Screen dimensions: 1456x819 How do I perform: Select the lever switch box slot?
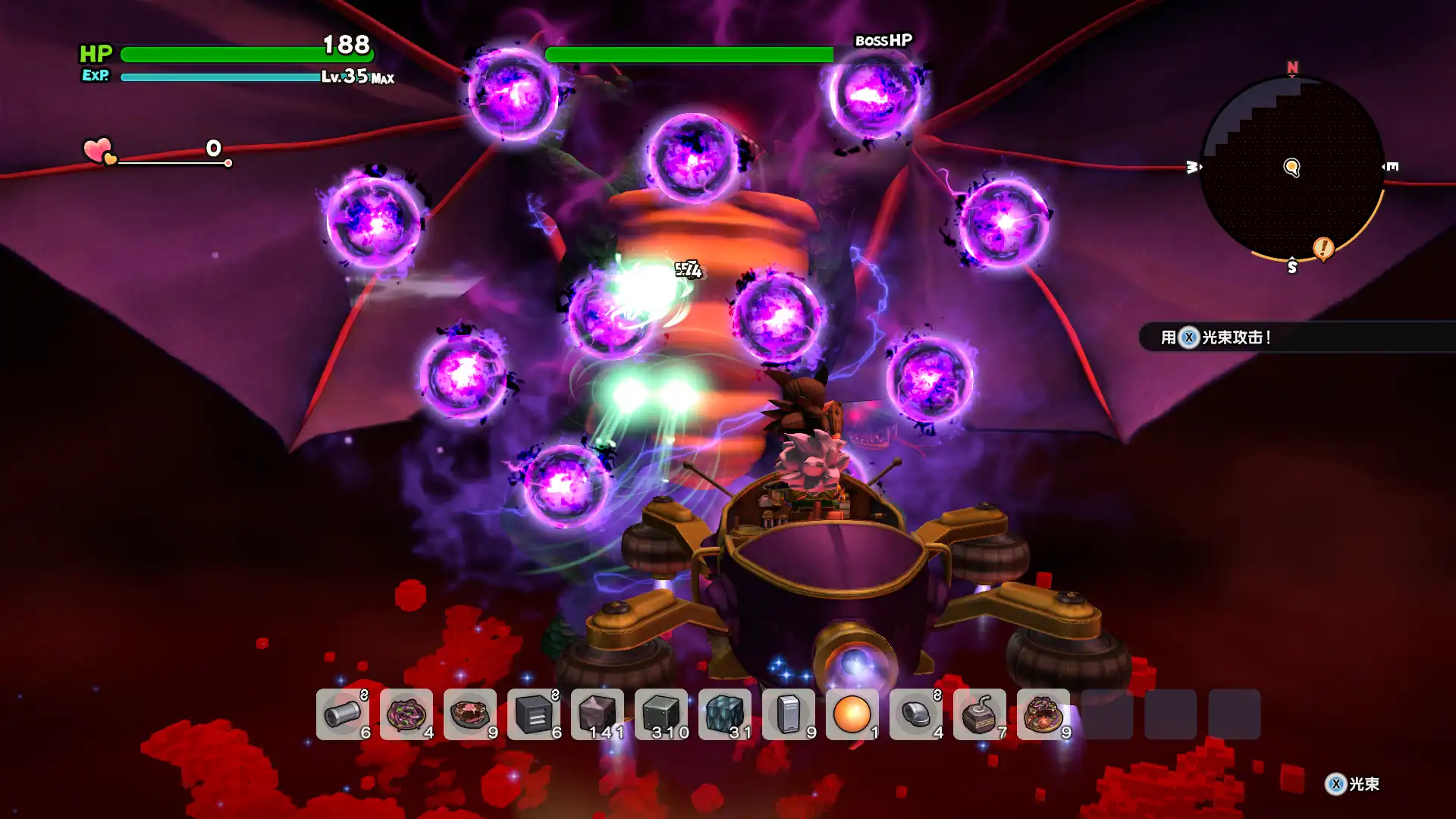(980, 714)
